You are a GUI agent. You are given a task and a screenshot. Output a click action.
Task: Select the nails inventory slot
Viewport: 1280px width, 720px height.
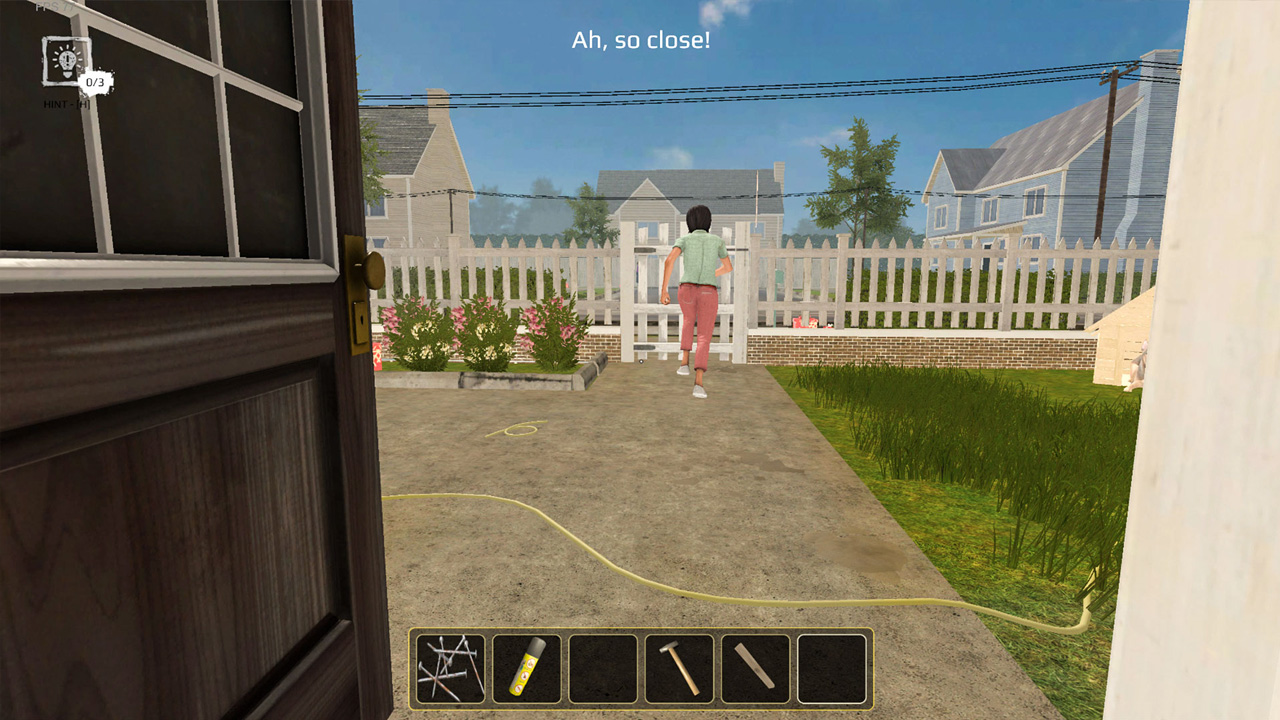(448, 668)
